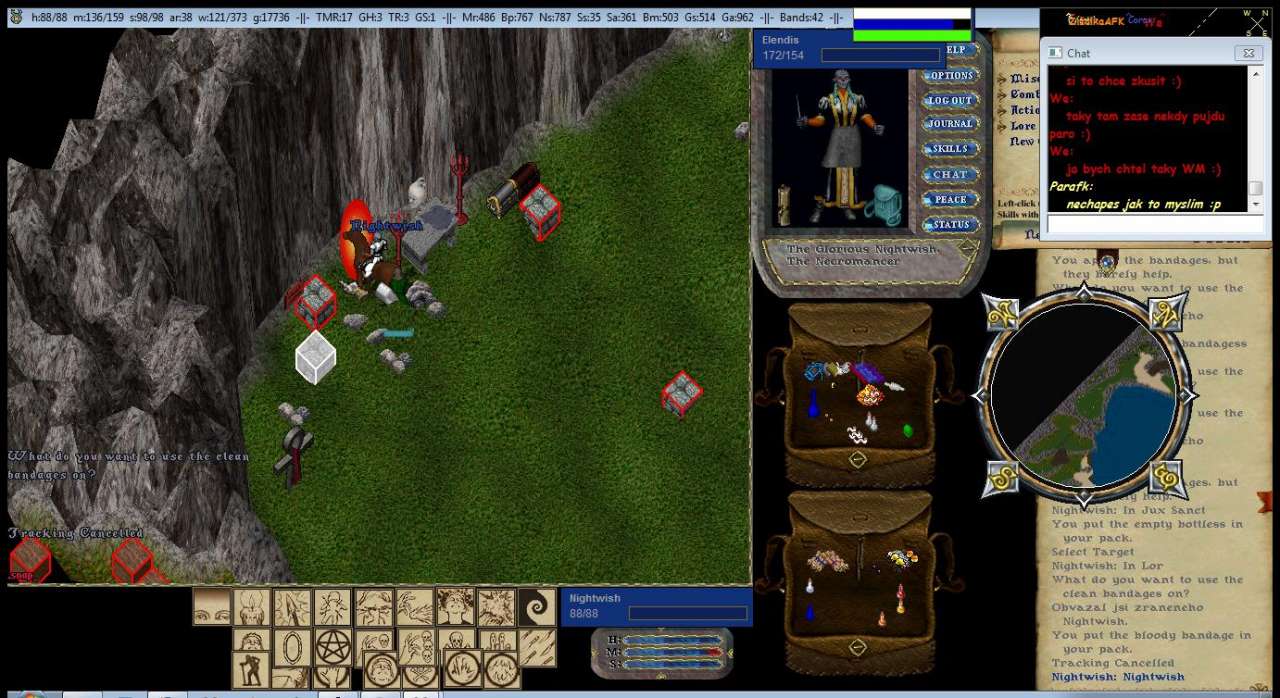Click the circular radar minimap
This screenshot has width=1280, height=698.
(x=1085, y=395)
